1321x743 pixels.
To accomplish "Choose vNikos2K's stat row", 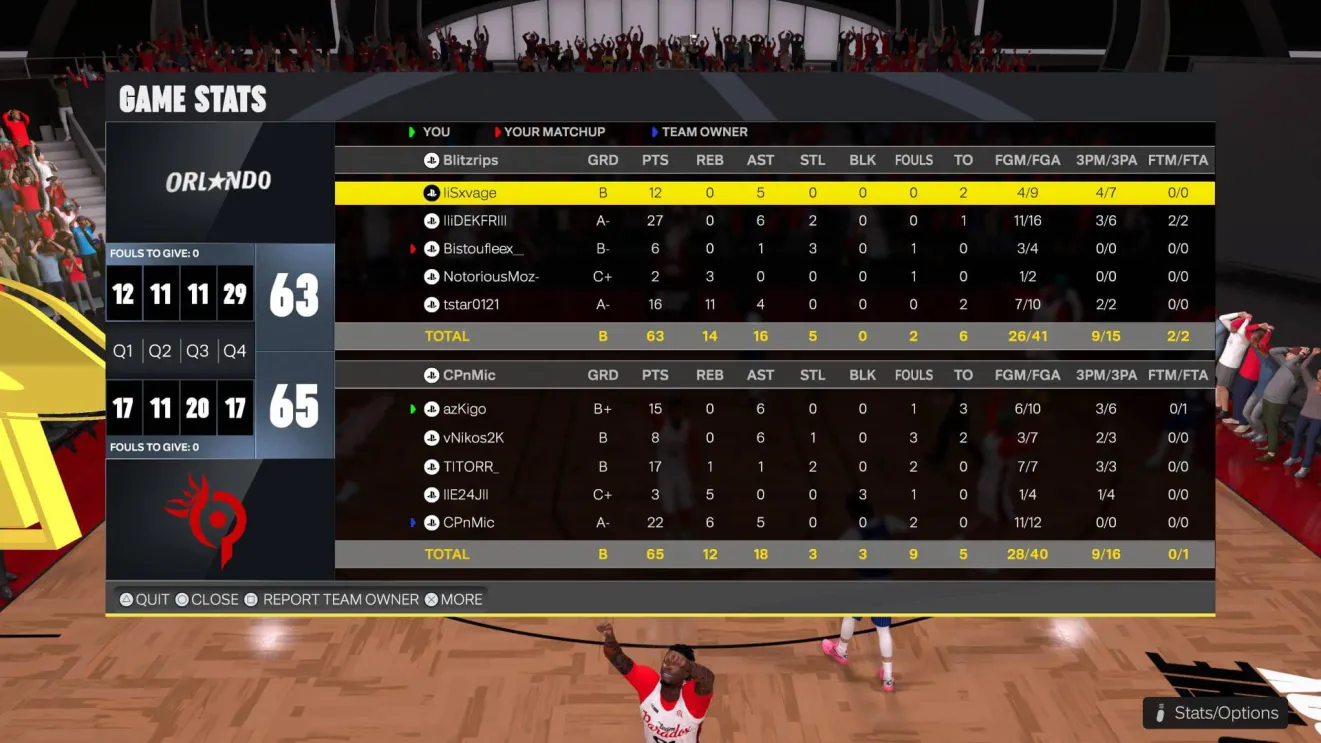I will (473, 438).
